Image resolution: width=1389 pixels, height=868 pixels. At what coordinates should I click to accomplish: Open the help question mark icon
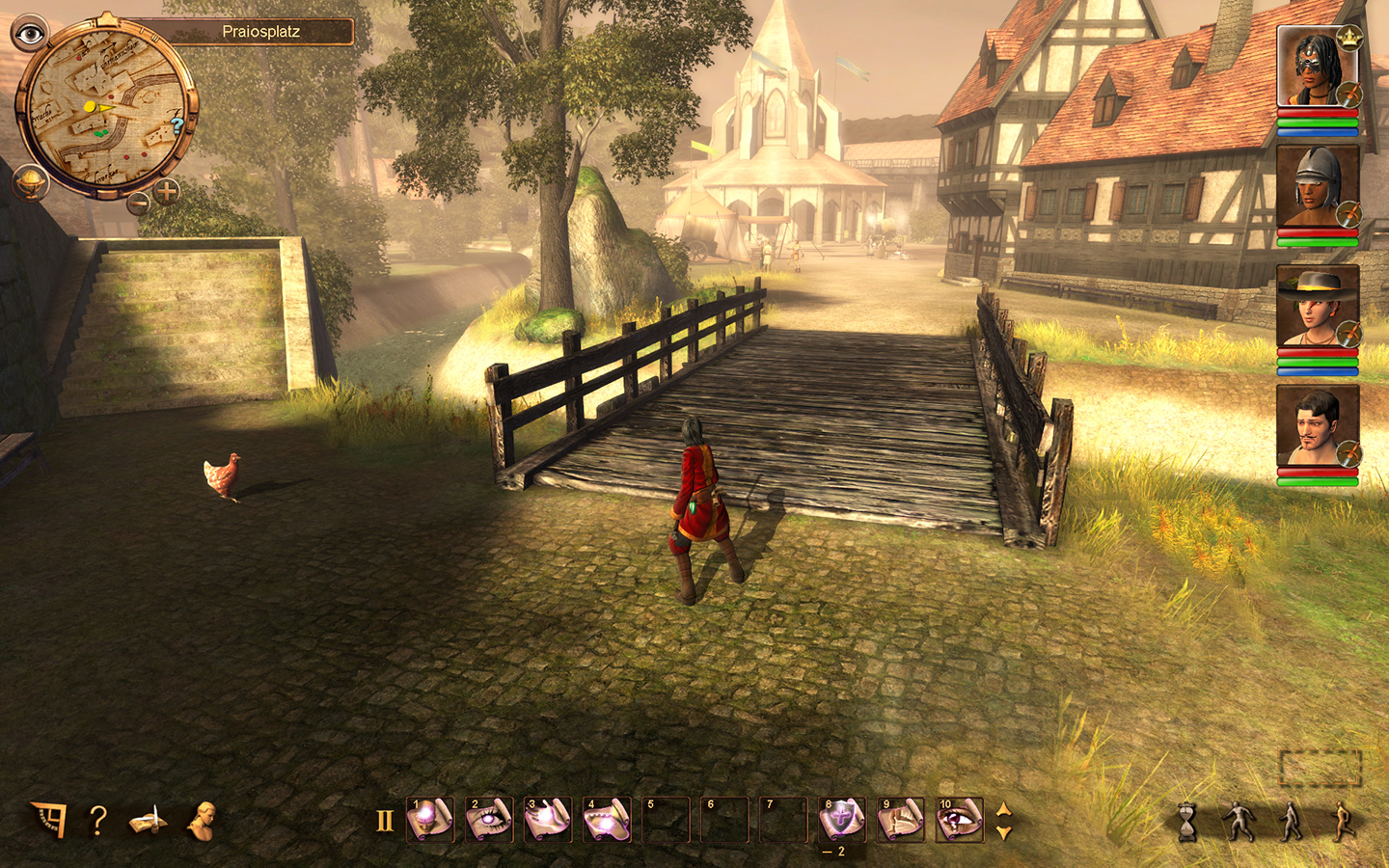tap(97, 821)
